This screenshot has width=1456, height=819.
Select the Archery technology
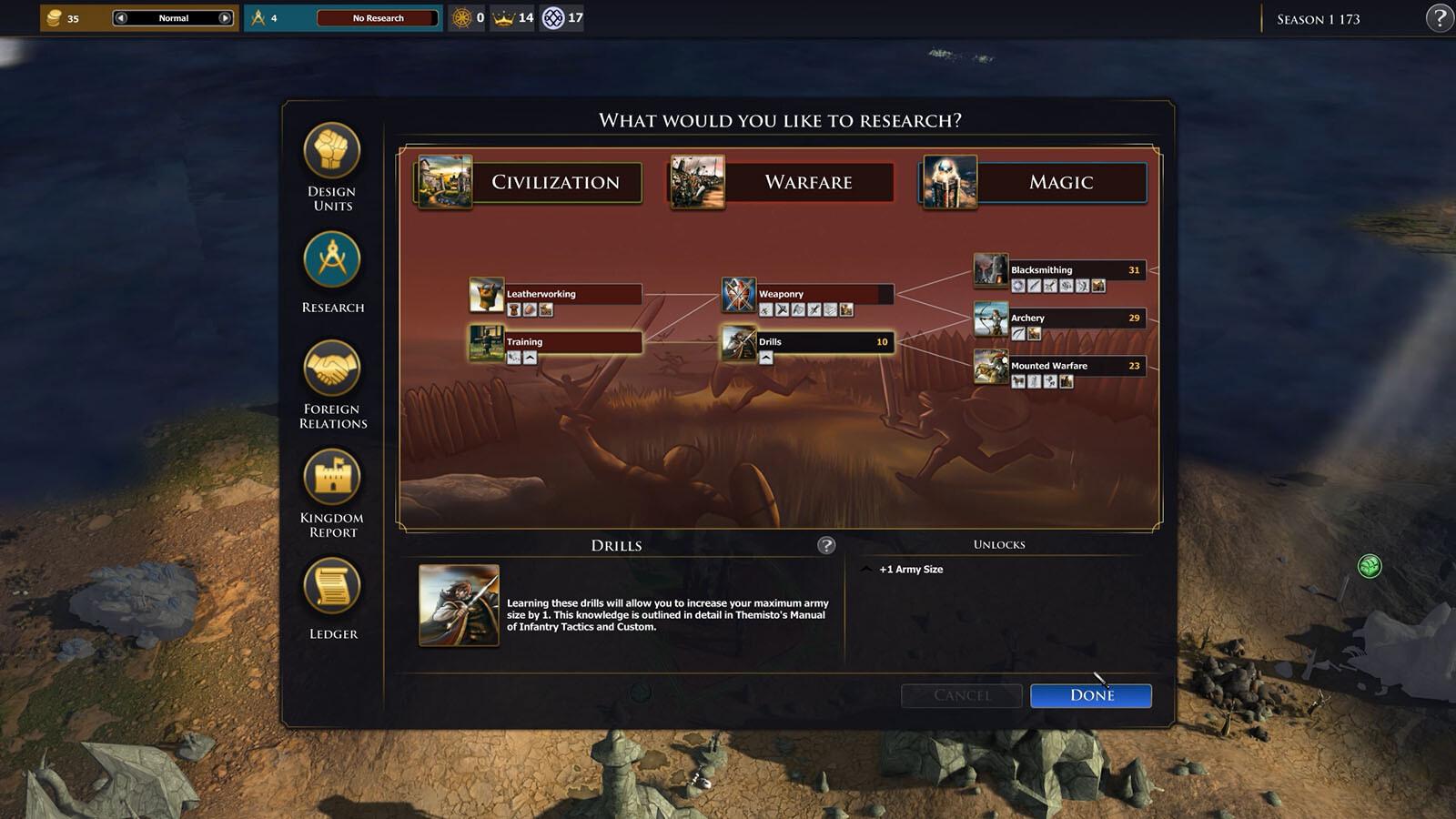point(1076,318)
